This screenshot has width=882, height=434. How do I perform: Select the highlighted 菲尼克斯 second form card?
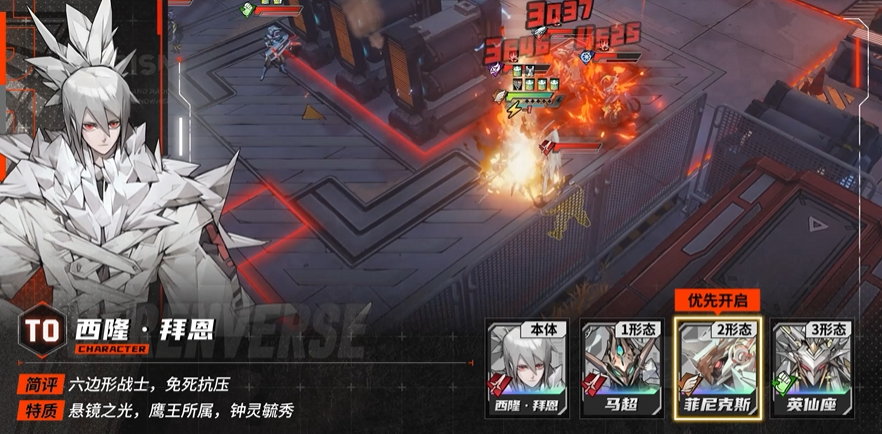coord(717,368)
